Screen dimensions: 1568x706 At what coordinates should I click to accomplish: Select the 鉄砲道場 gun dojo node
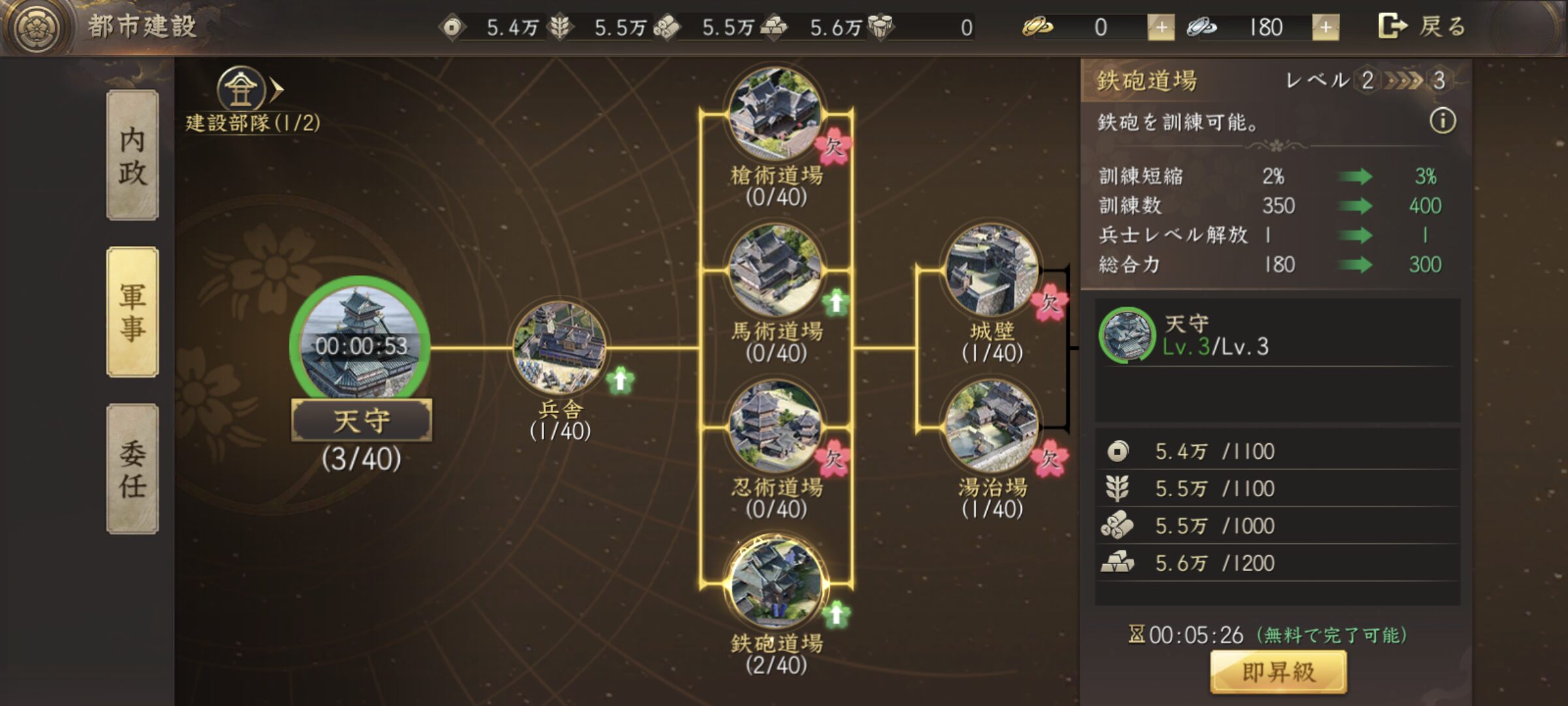(x=776, y=583)
